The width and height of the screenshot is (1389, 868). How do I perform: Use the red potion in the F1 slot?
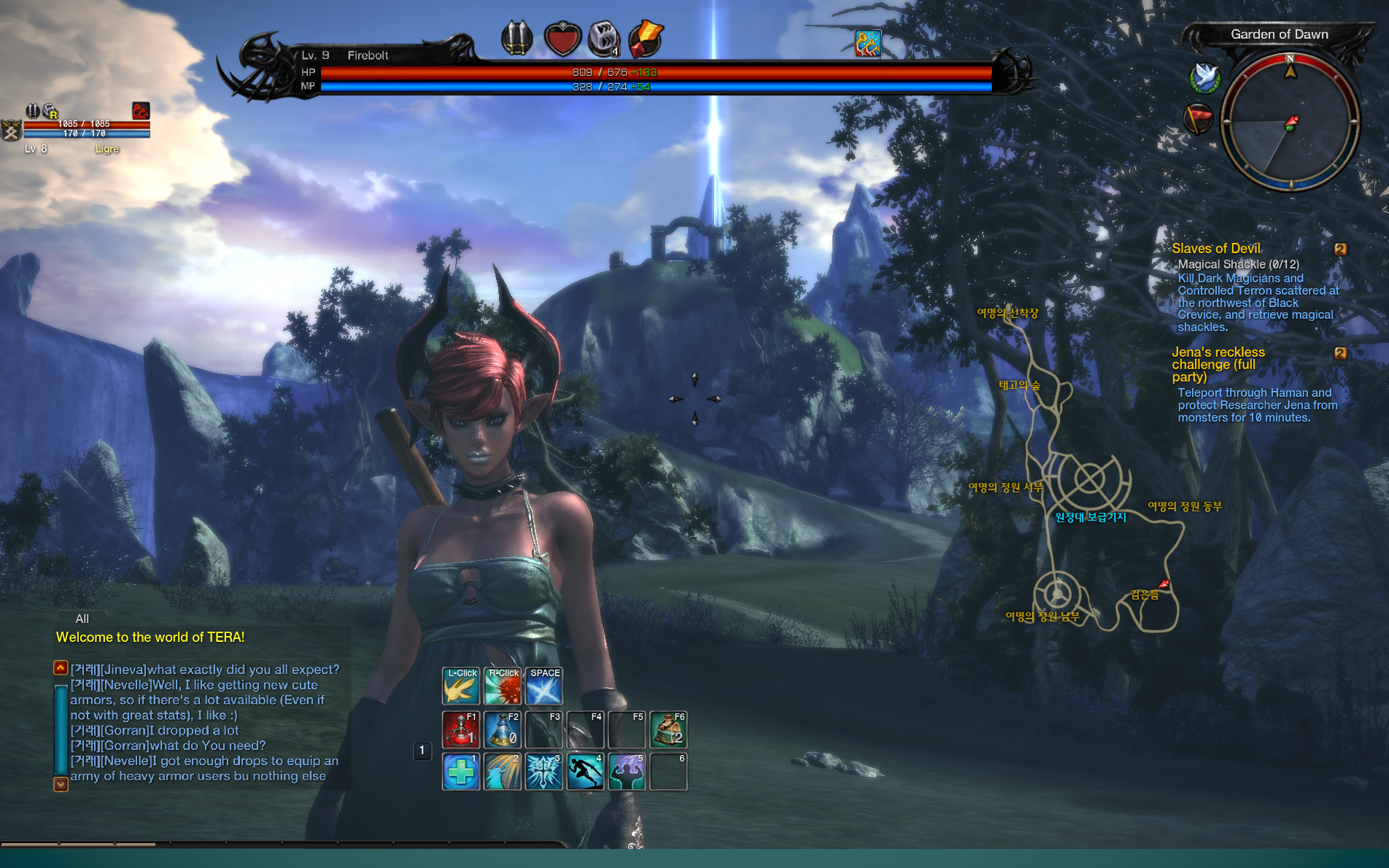coord(460,729)
